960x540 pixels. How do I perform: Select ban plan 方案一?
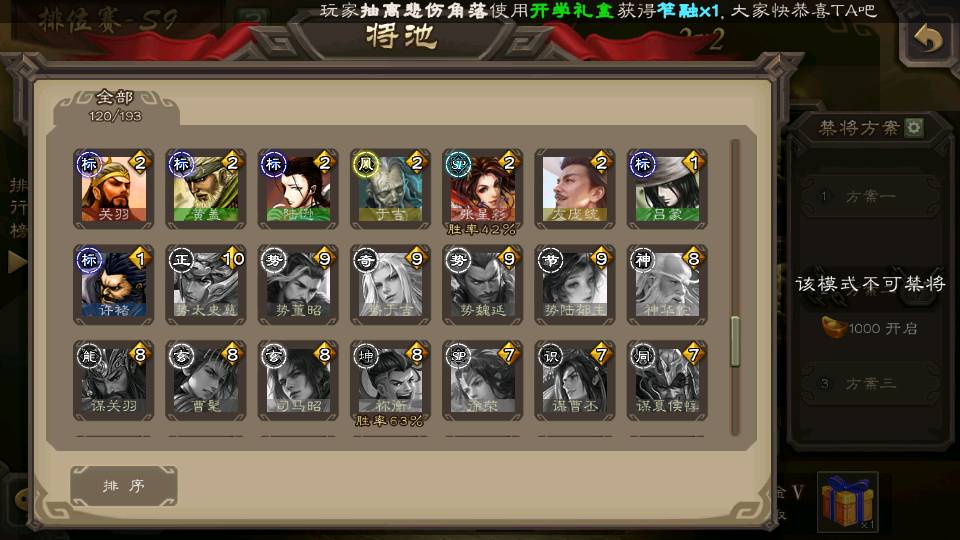click(x=868, y=197)
